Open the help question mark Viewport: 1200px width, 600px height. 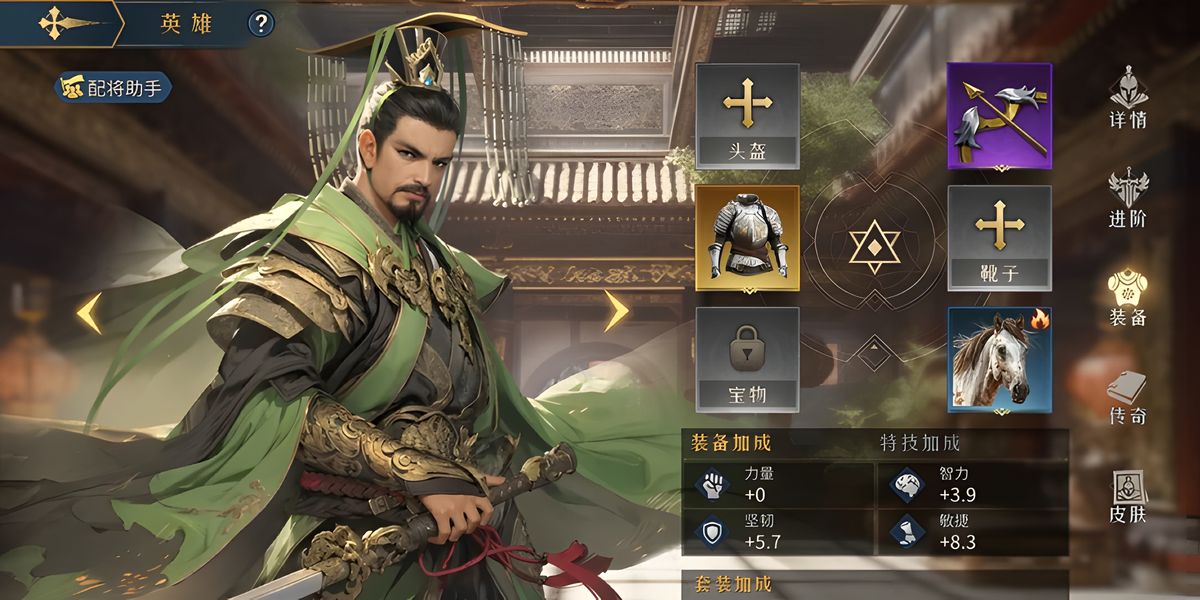[261, 23]
